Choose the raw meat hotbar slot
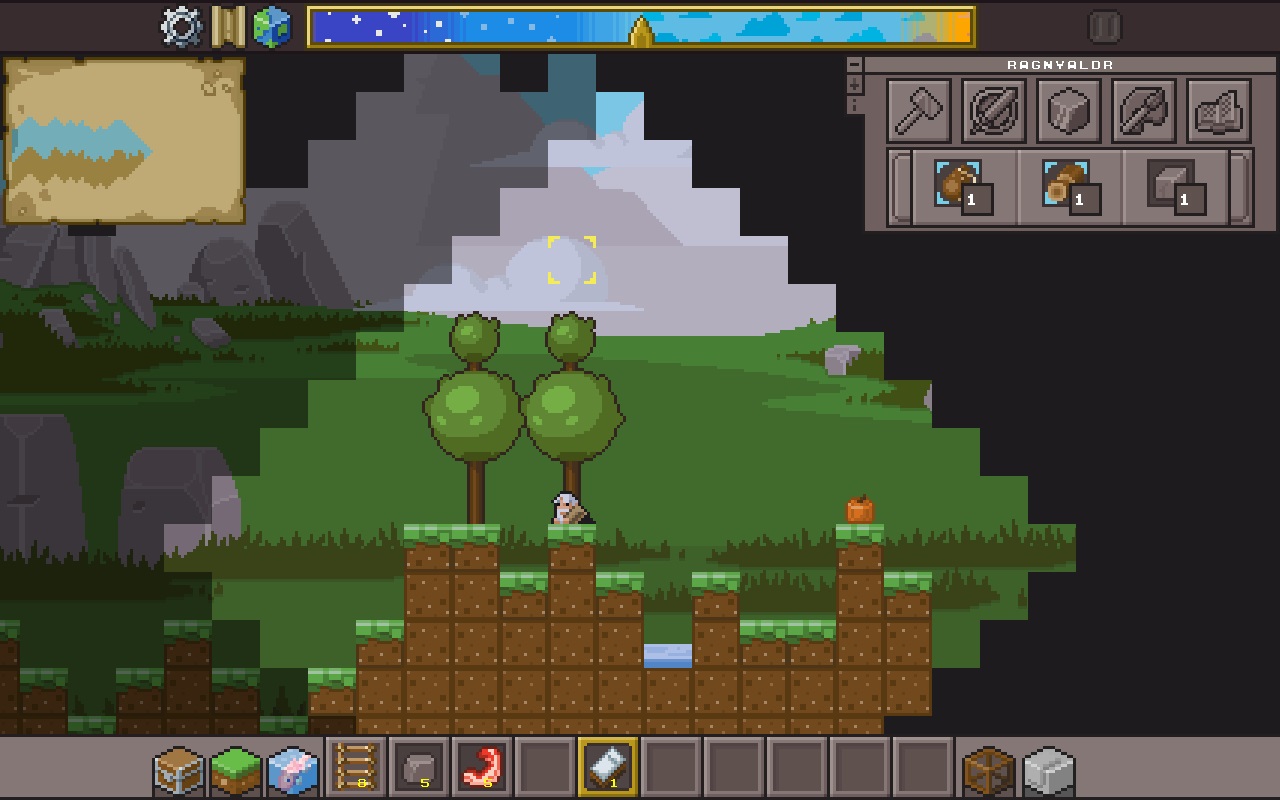The height and width of the screenshot is (800, 1280). point(482,768)
